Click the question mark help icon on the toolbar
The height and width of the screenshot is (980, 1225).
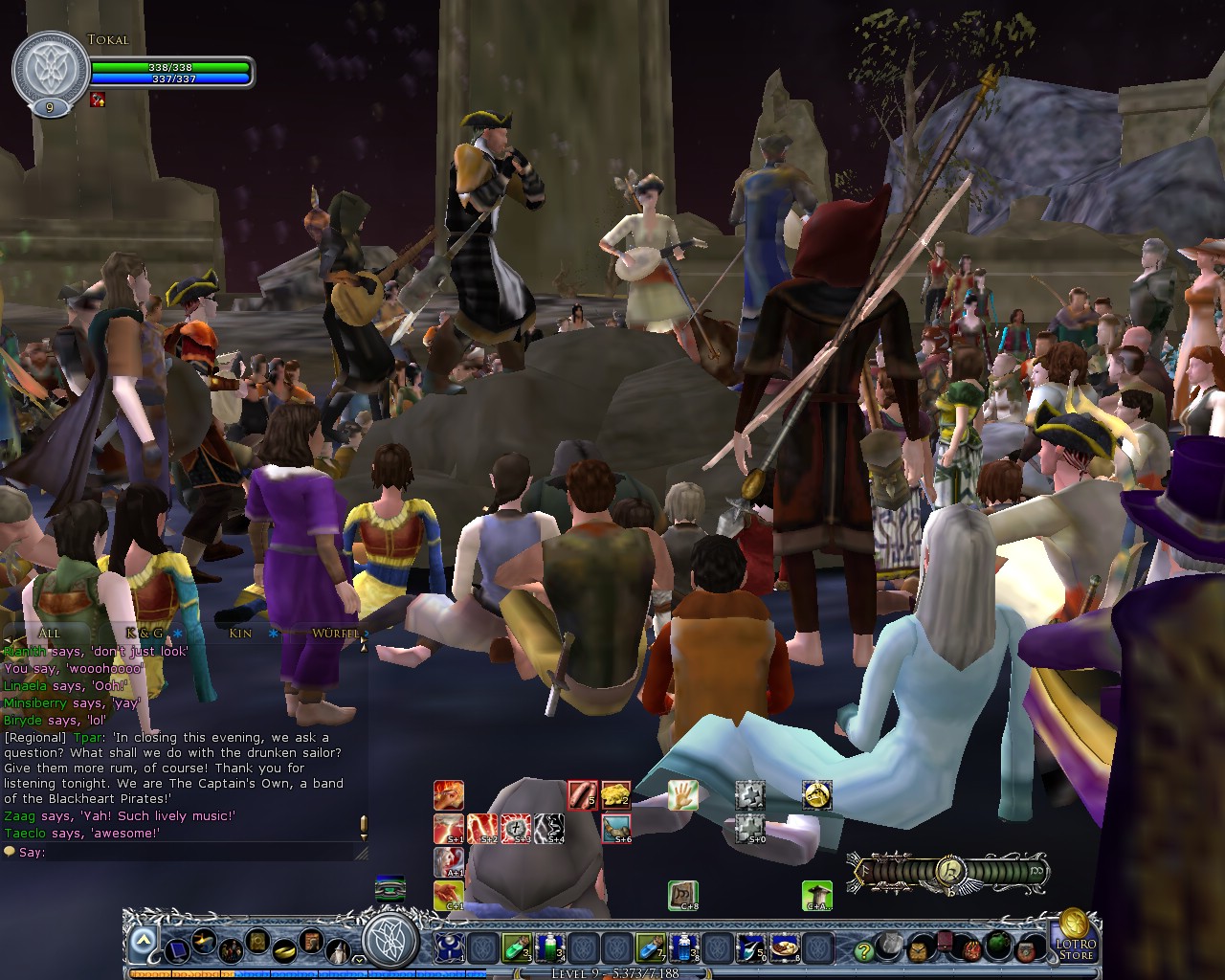(863, 951)
